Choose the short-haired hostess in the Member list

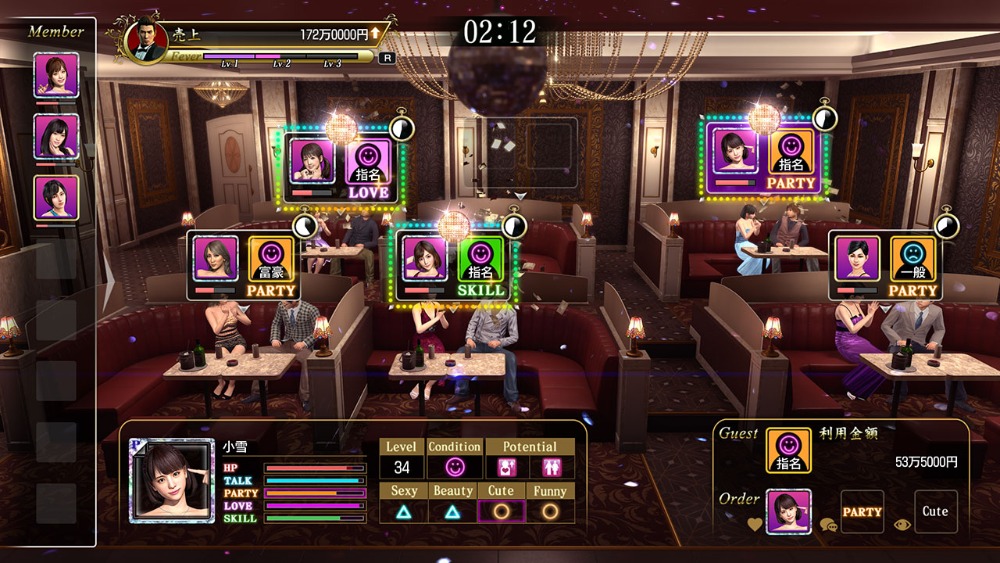point(56,197)
